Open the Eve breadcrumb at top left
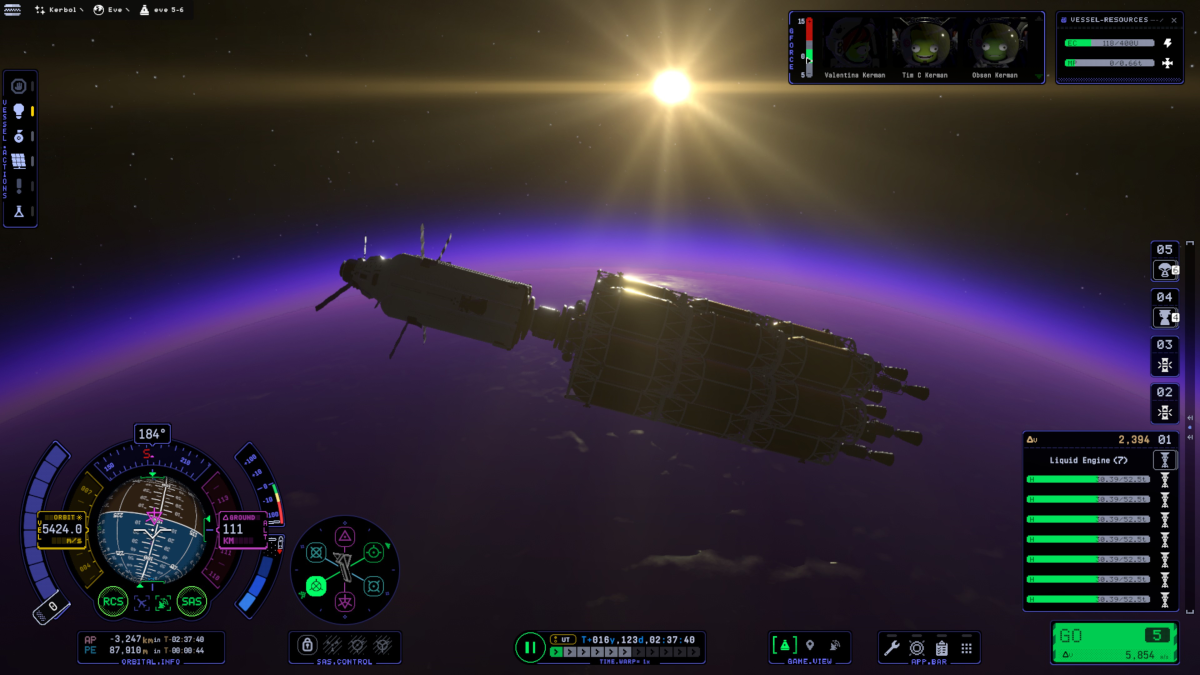 coord(110,10)
